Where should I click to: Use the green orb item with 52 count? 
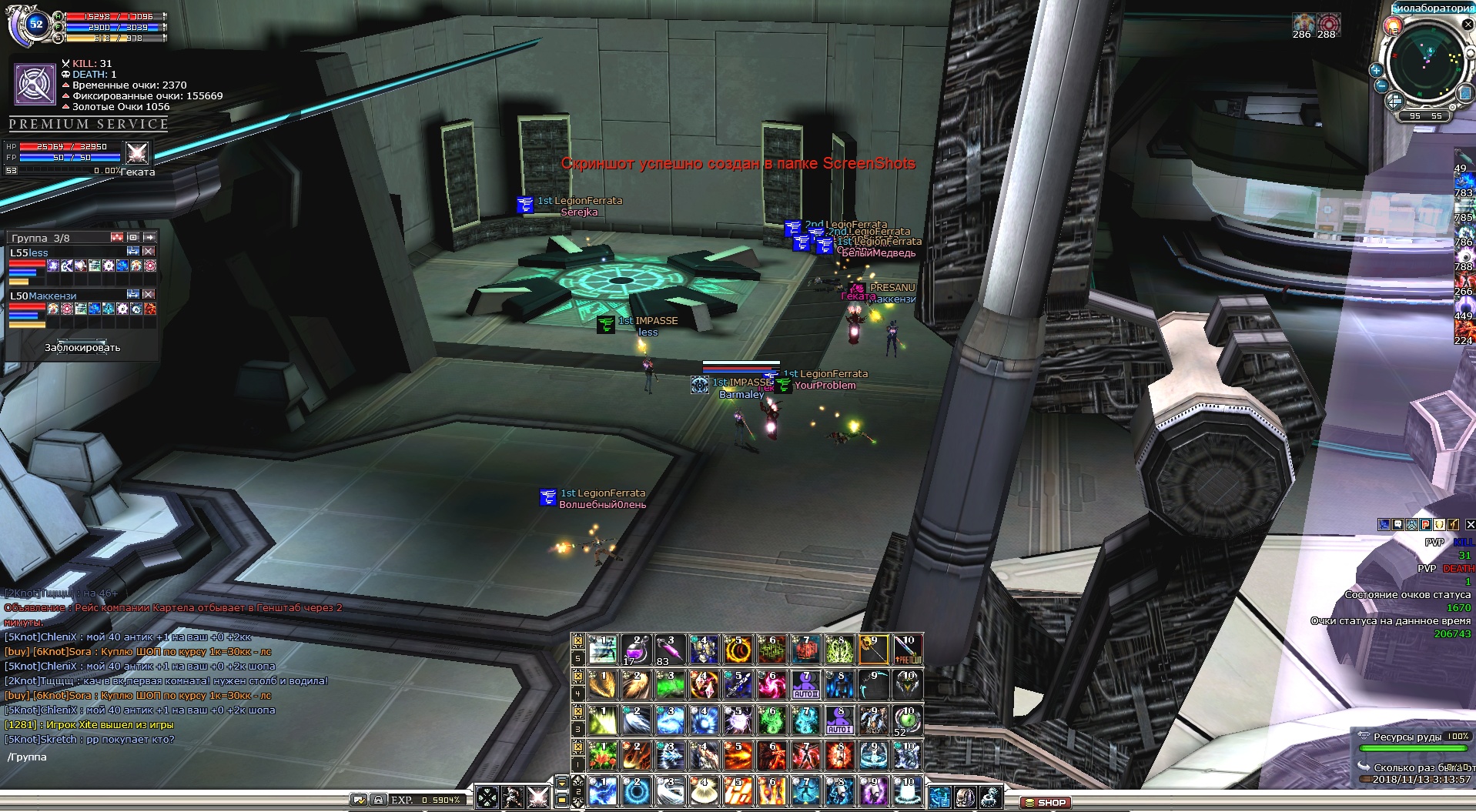(907, 721)
